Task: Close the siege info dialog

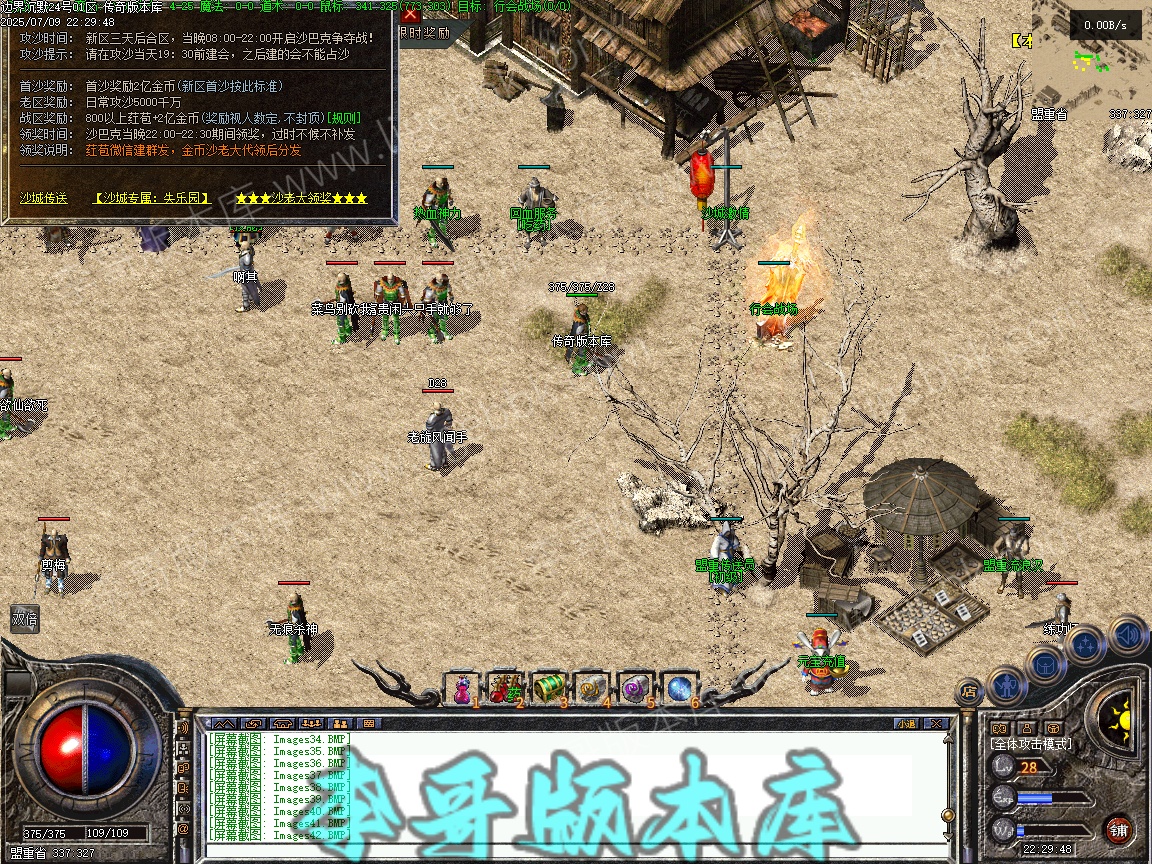Action: (410, 15)
